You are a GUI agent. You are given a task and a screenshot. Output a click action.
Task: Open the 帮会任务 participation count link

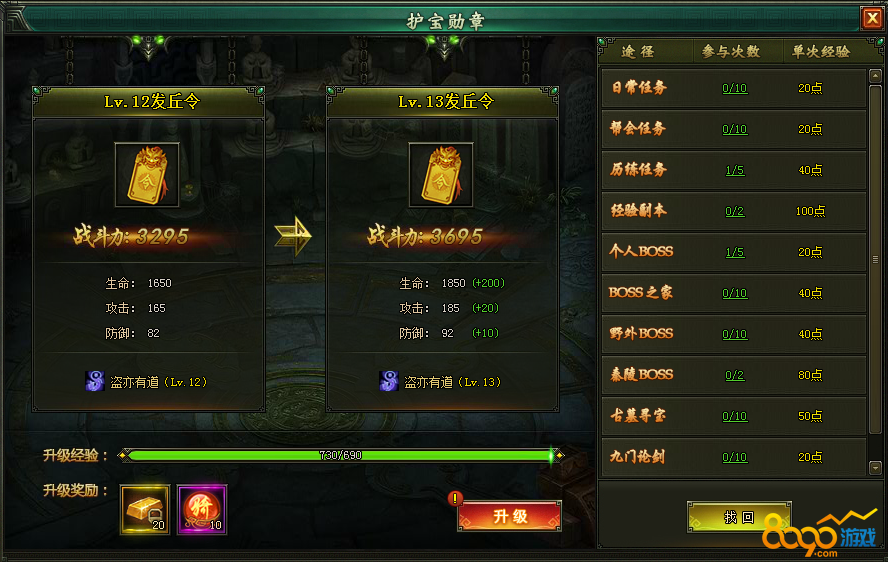[x=735, y=129]
